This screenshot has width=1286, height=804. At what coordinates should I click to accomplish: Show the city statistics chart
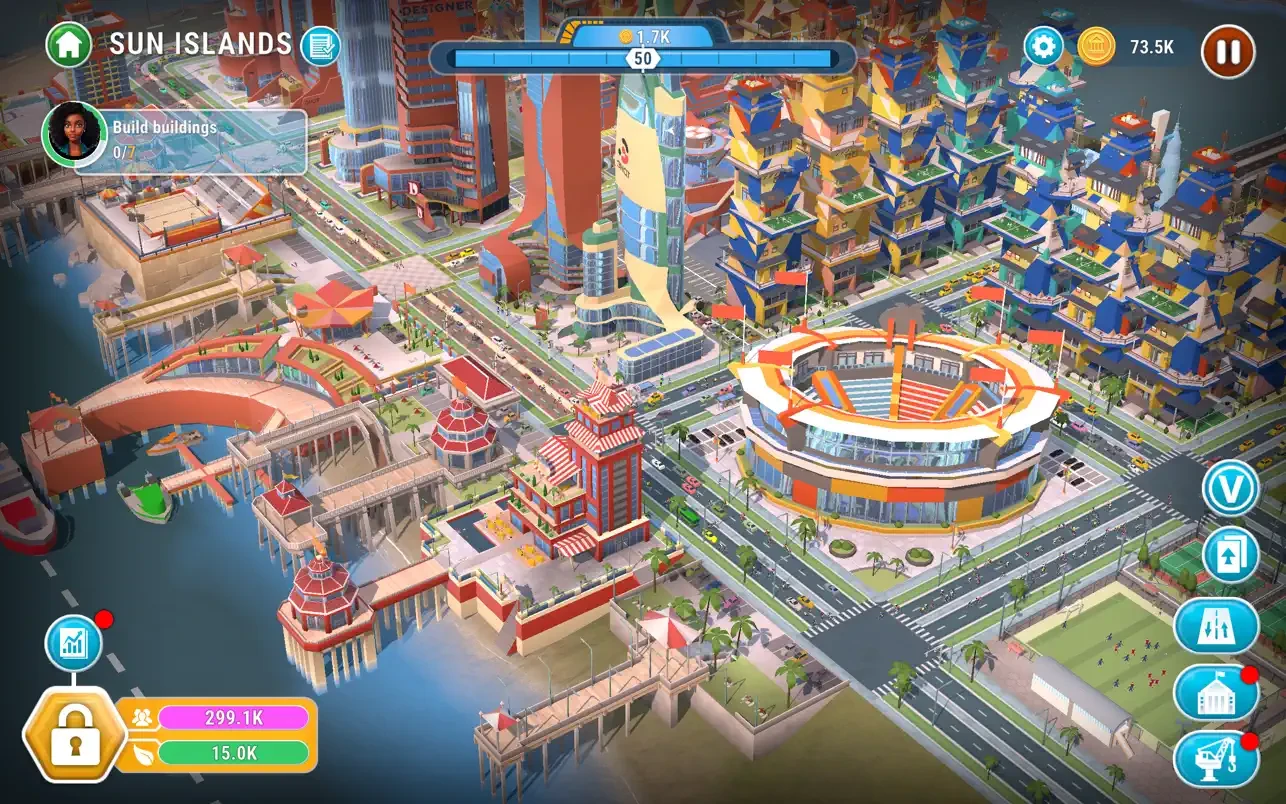pos(74,643)
